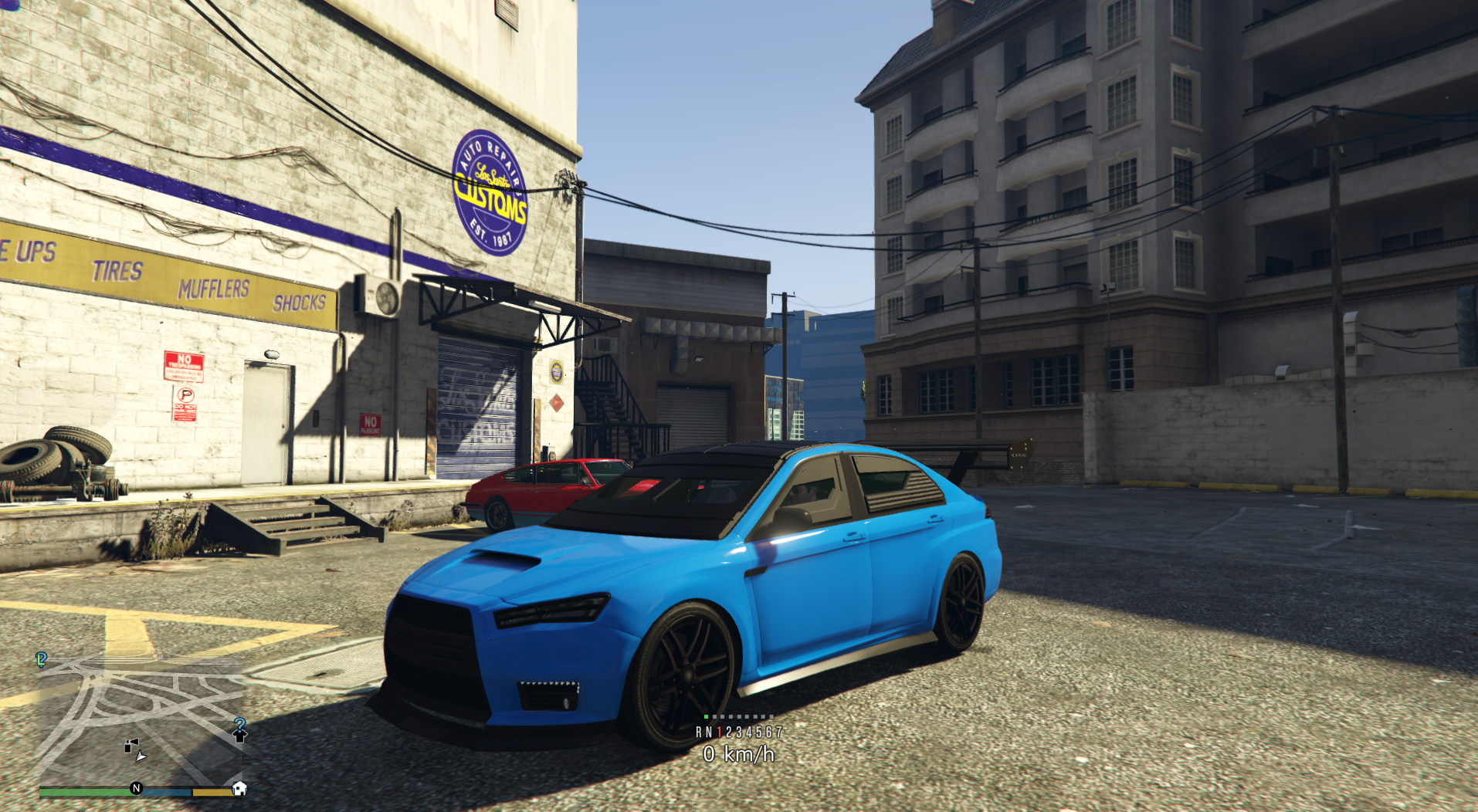Select the white player arrow on minimap
Viewport: 1478px width, 812px height.
tap(141, 757)
